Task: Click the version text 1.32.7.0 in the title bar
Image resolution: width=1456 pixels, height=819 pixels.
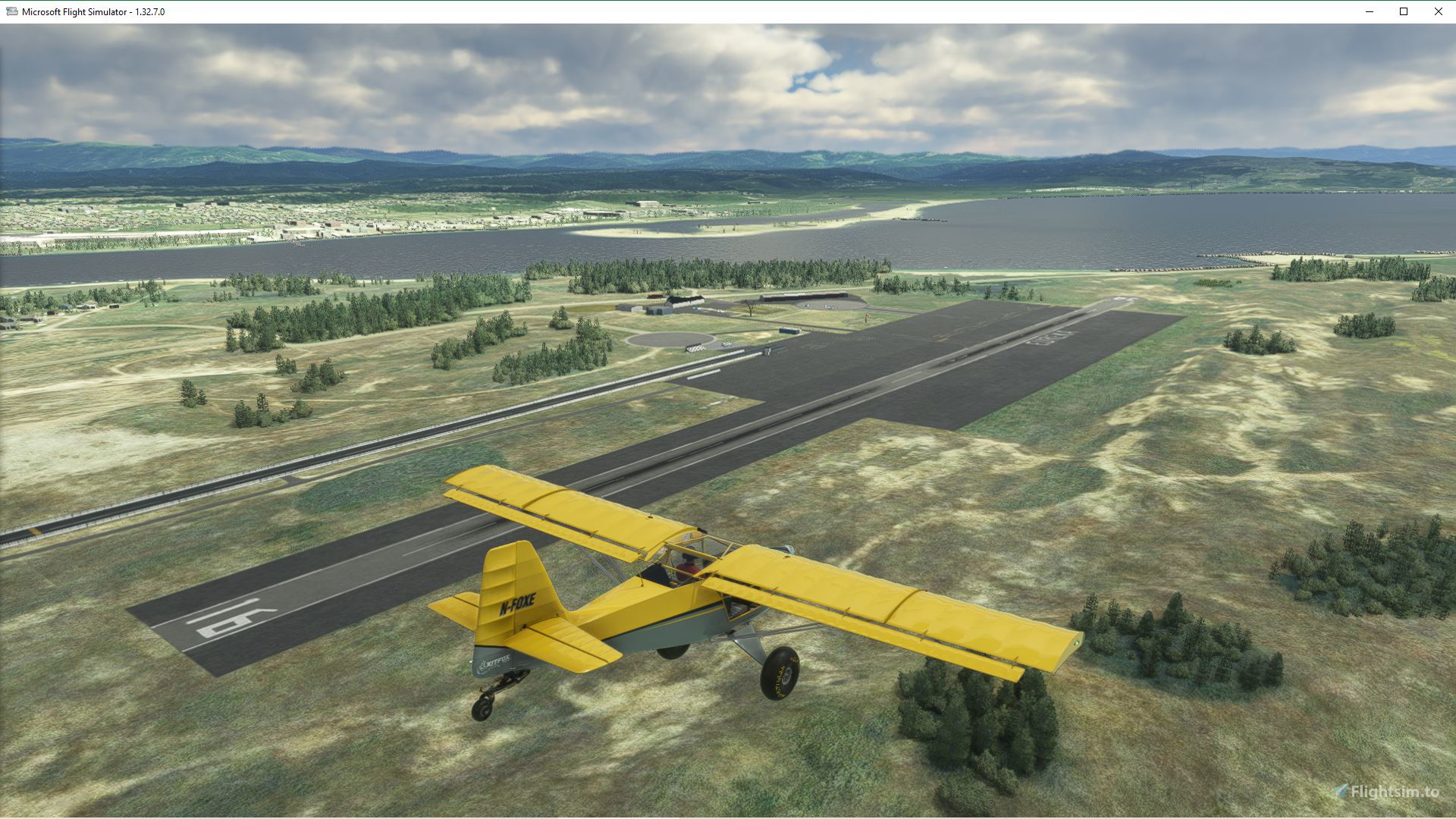Action: pos(151,11)
